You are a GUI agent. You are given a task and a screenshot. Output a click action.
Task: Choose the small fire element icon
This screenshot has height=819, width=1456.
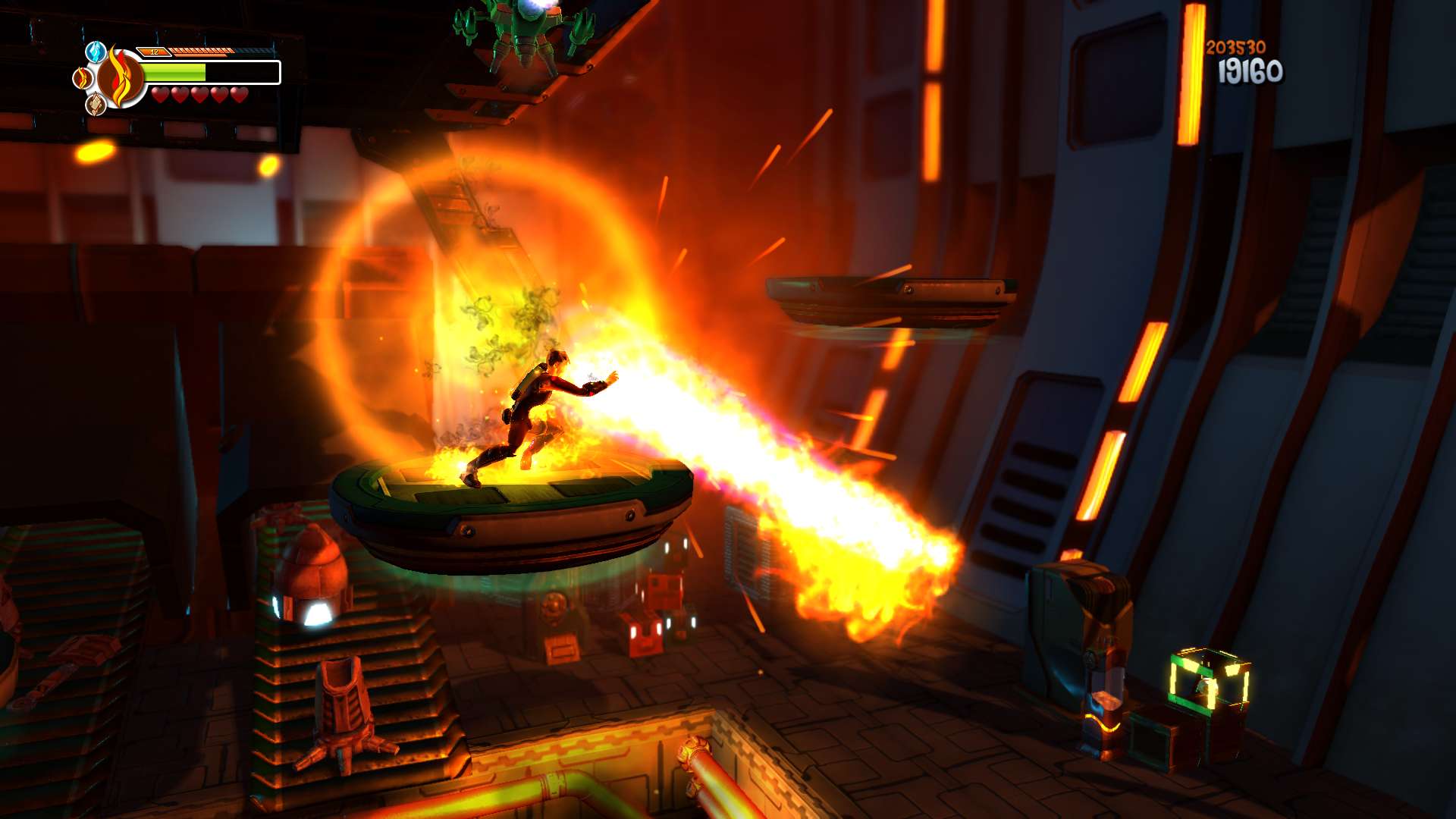coord(81,77)
